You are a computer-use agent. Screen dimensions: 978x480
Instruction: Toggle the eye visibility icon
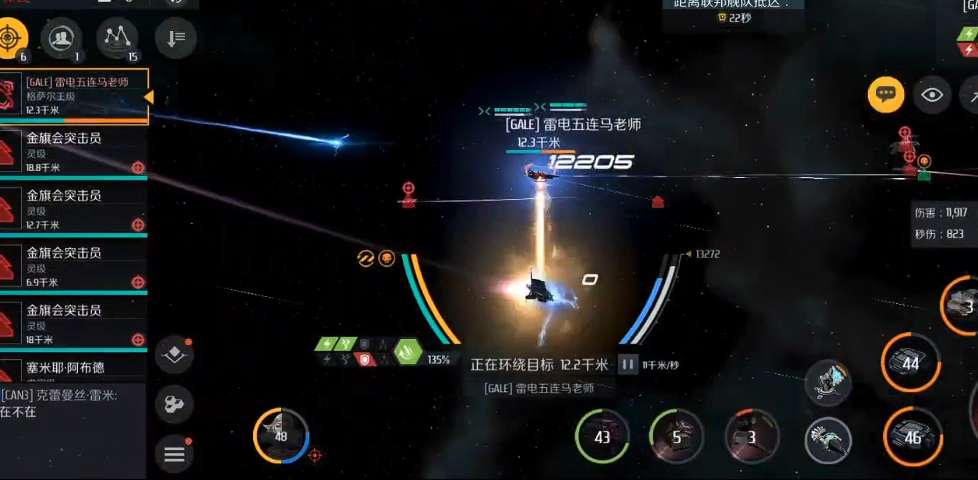pos(933,95)
